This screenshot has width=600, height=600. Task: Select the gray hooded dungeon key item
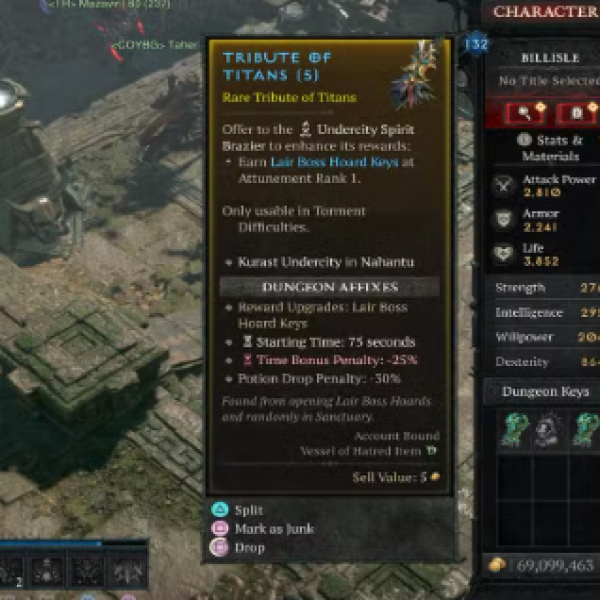click(545, 428)
